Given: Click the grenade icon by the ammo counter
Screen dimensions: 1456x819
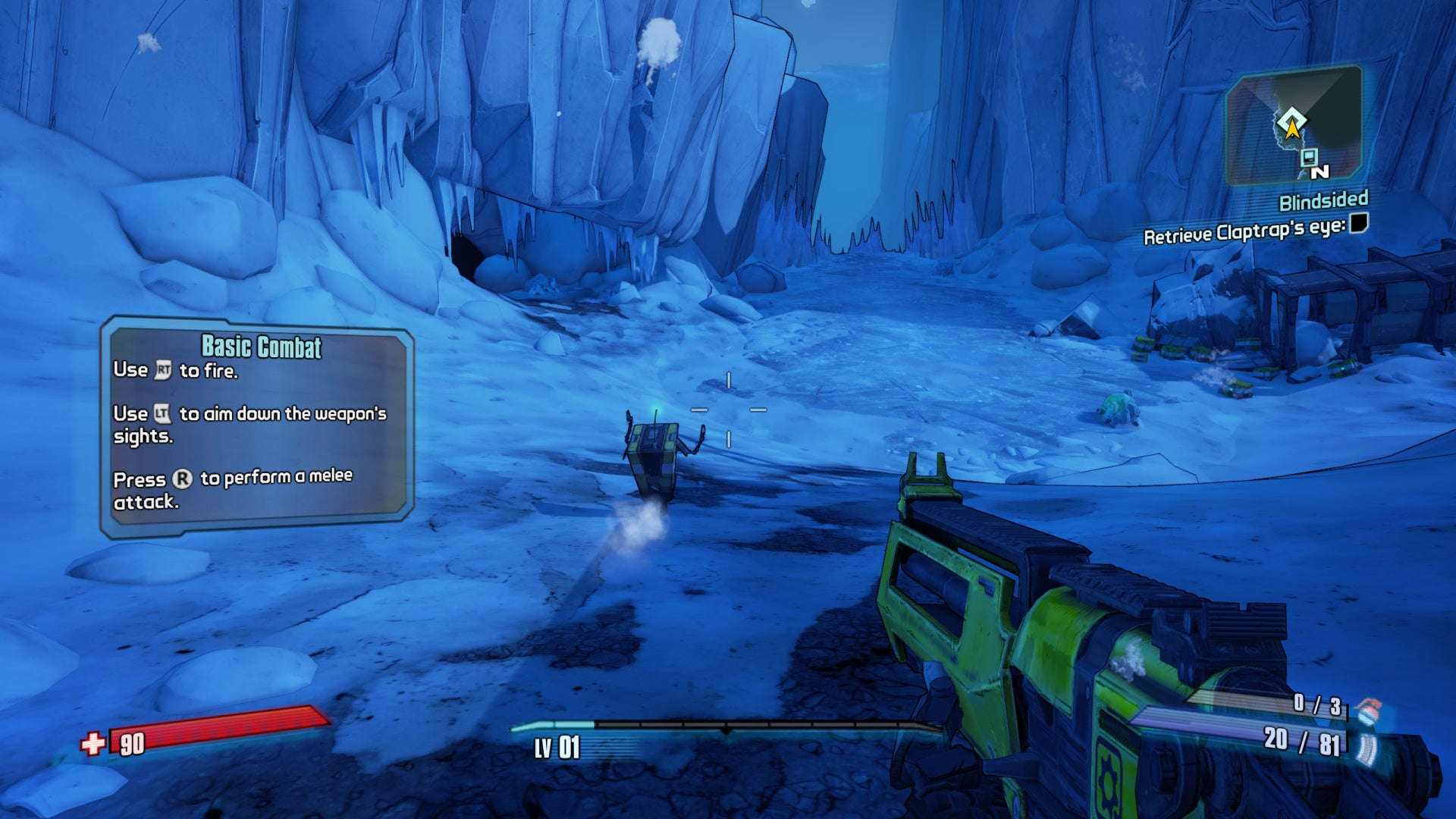Looking at the screenshot, I should (x=1369, y=711).
